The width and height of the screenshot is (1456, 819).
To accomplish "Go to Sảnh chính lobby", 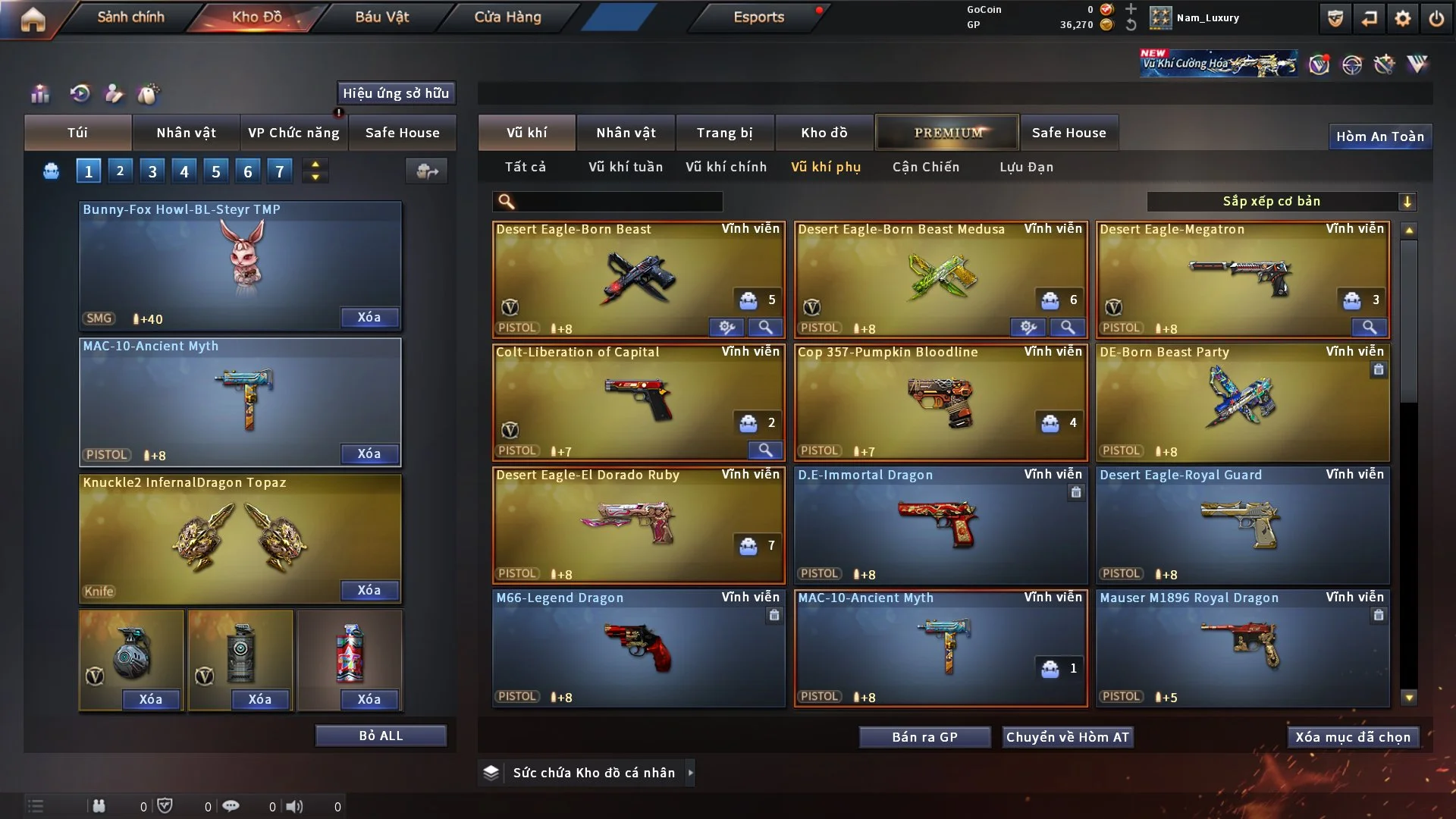I will [130, 17].
